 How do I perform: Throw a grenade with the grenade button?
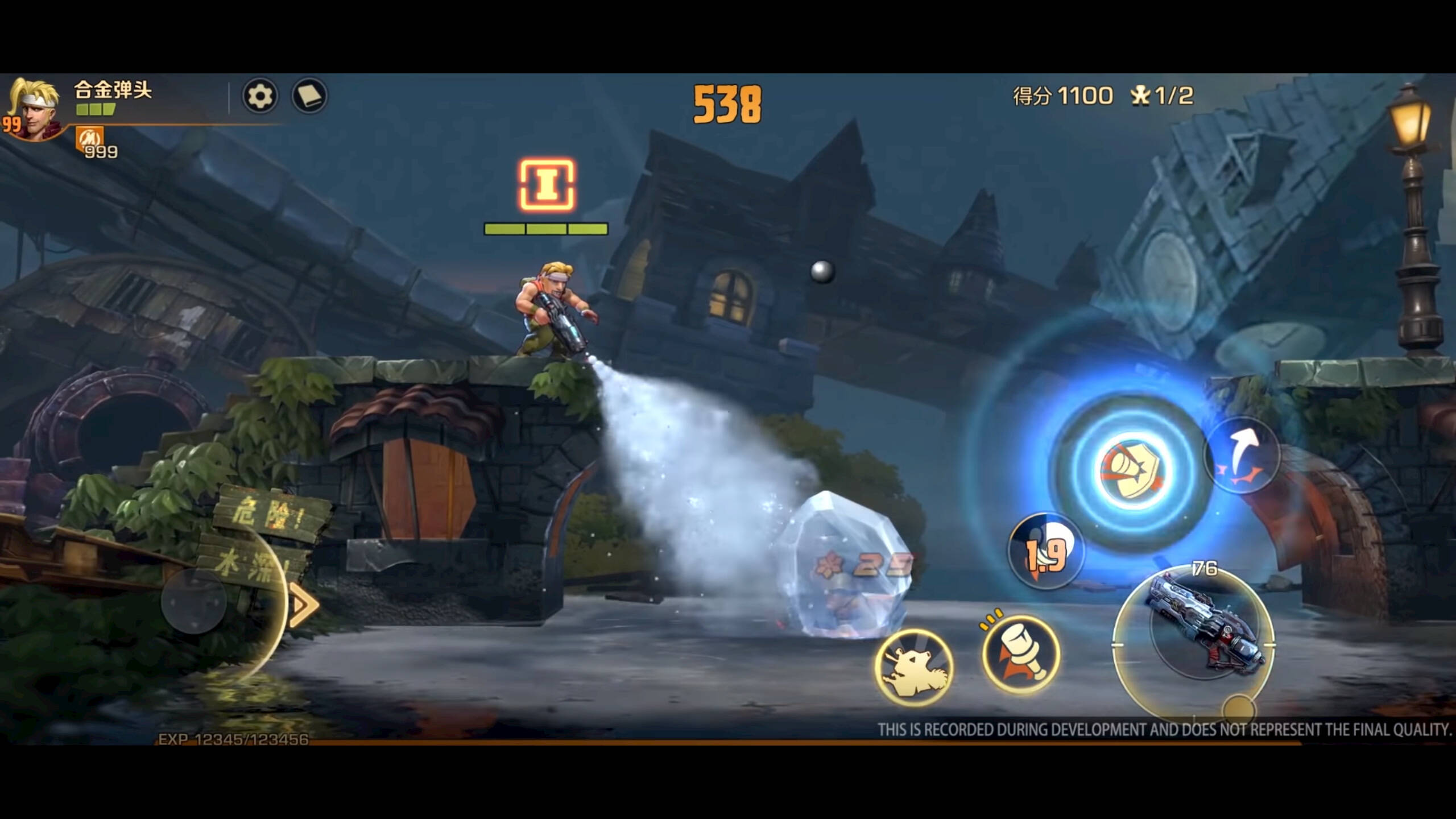click(1021, 654)
